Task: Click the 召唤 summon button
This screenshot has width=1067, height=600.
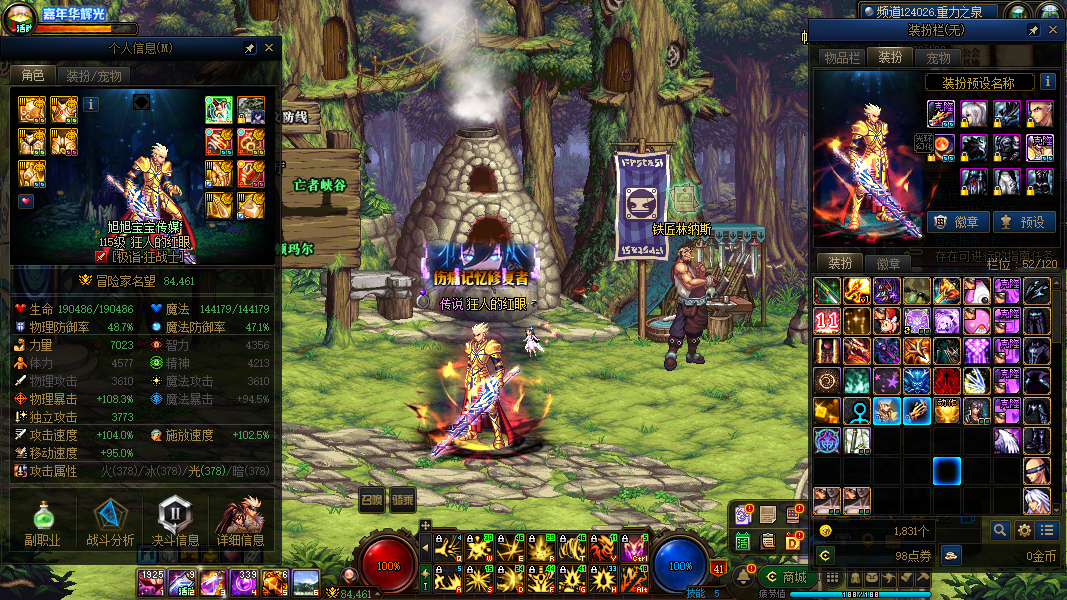Action: coord(371,498)
